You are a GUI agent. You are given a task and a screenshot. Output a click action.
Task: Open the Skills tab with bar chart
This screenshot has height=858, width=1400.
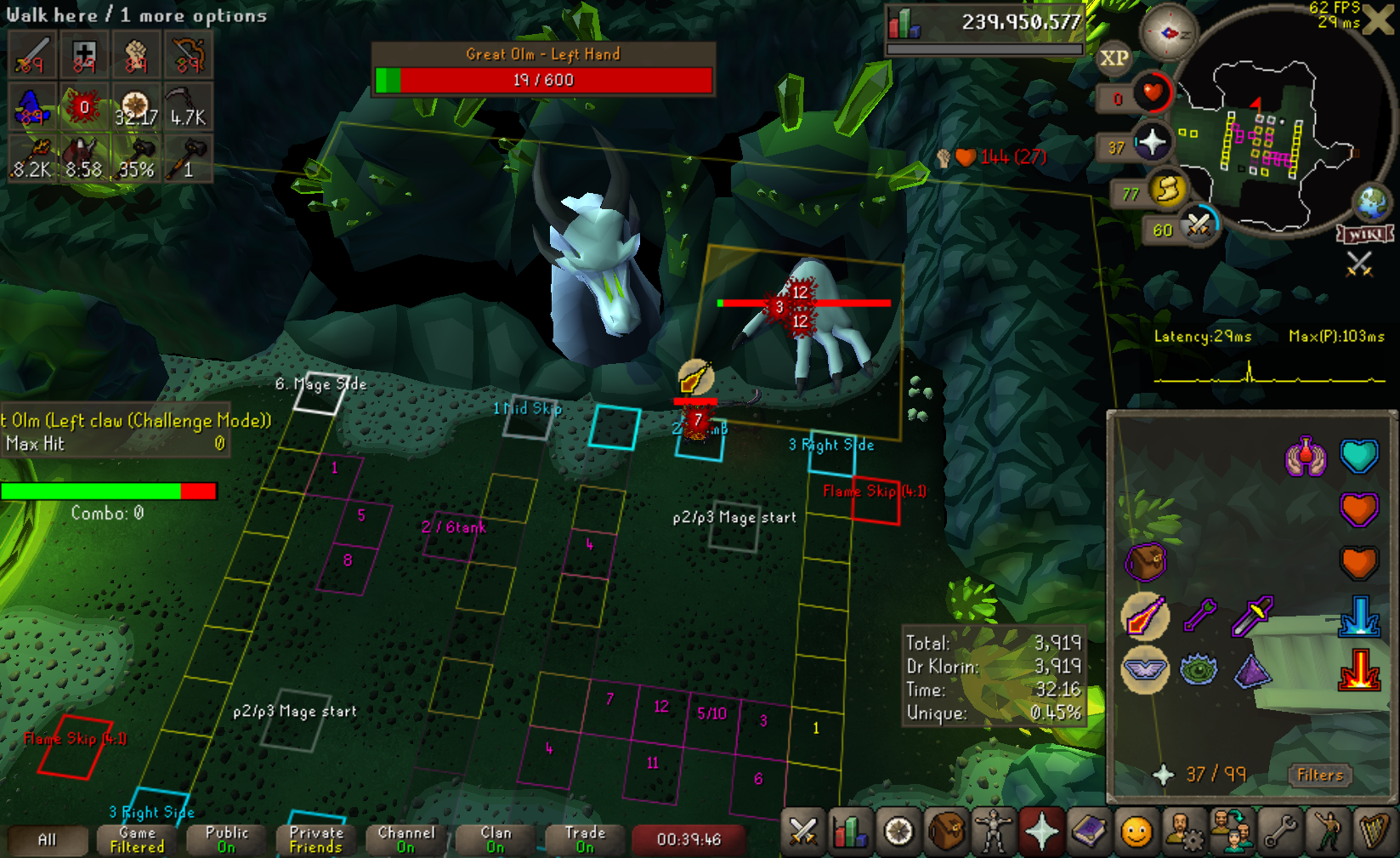(849, 832)
